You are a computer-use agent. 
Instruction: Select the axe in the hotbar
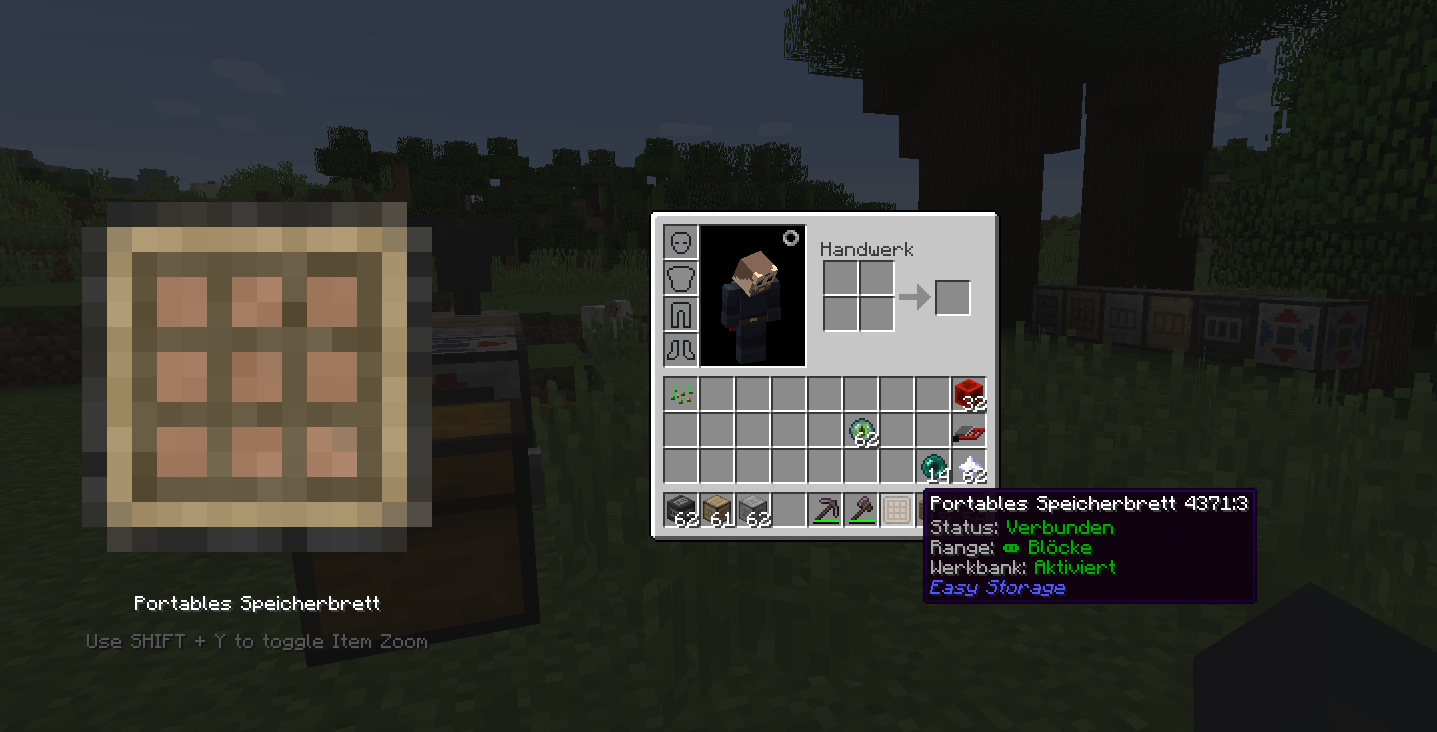tap(861, 509)
